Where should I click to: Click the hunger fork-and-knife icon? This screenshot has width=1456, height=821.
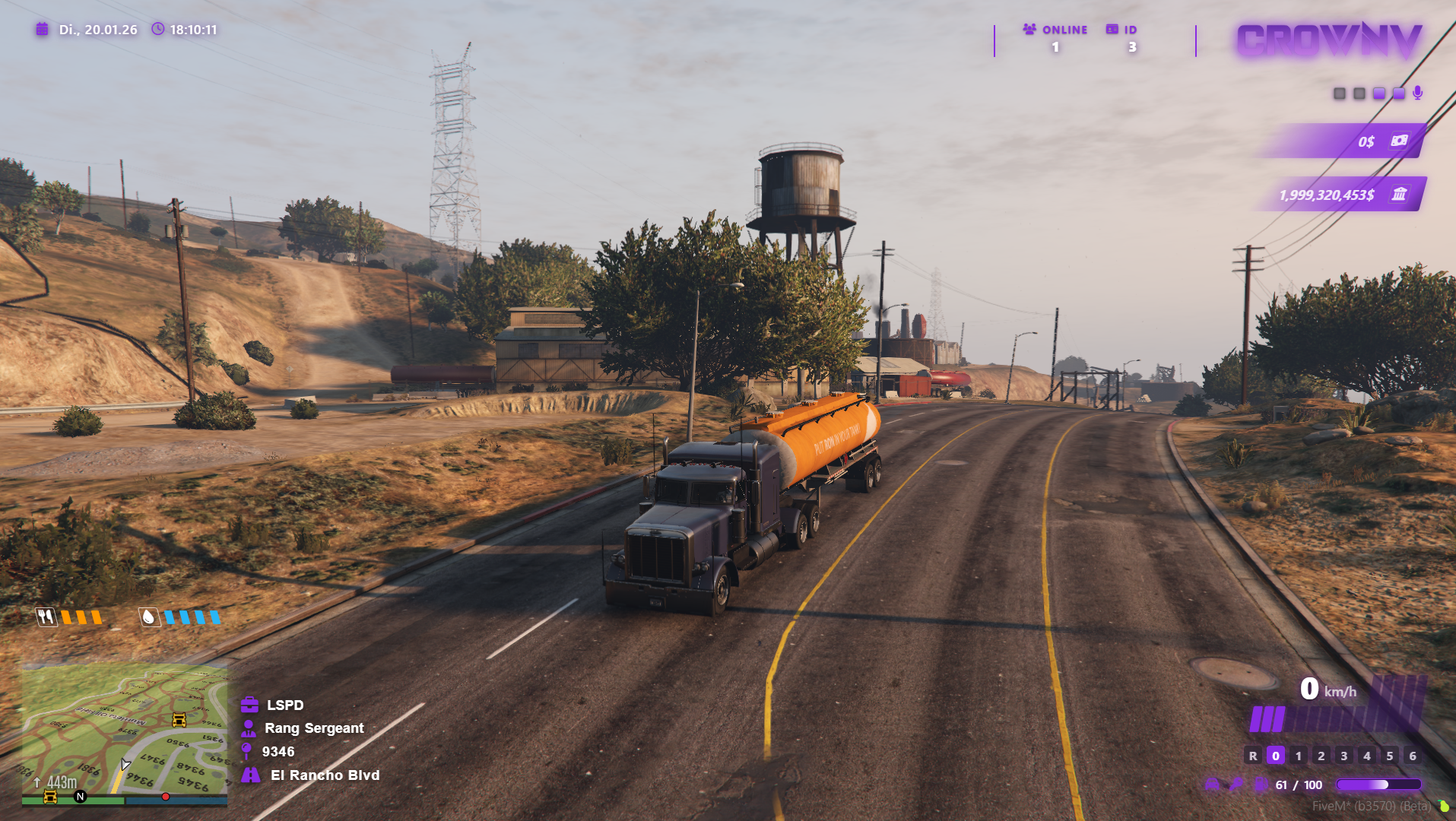click(45, 618)
